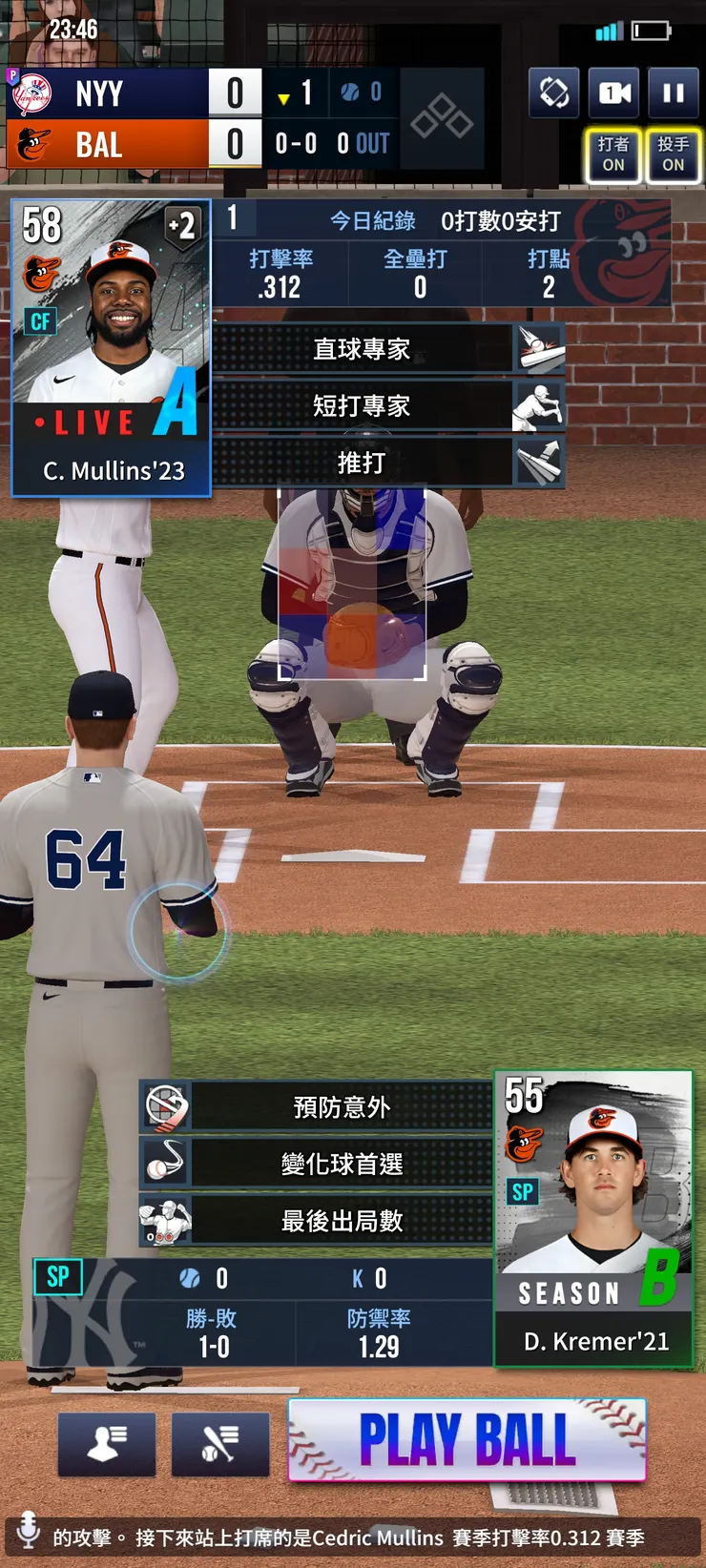Select the C. Mullins'23 player card
Image resolution: width=706 pixels, height=1568 pixels.
(111, 348)
